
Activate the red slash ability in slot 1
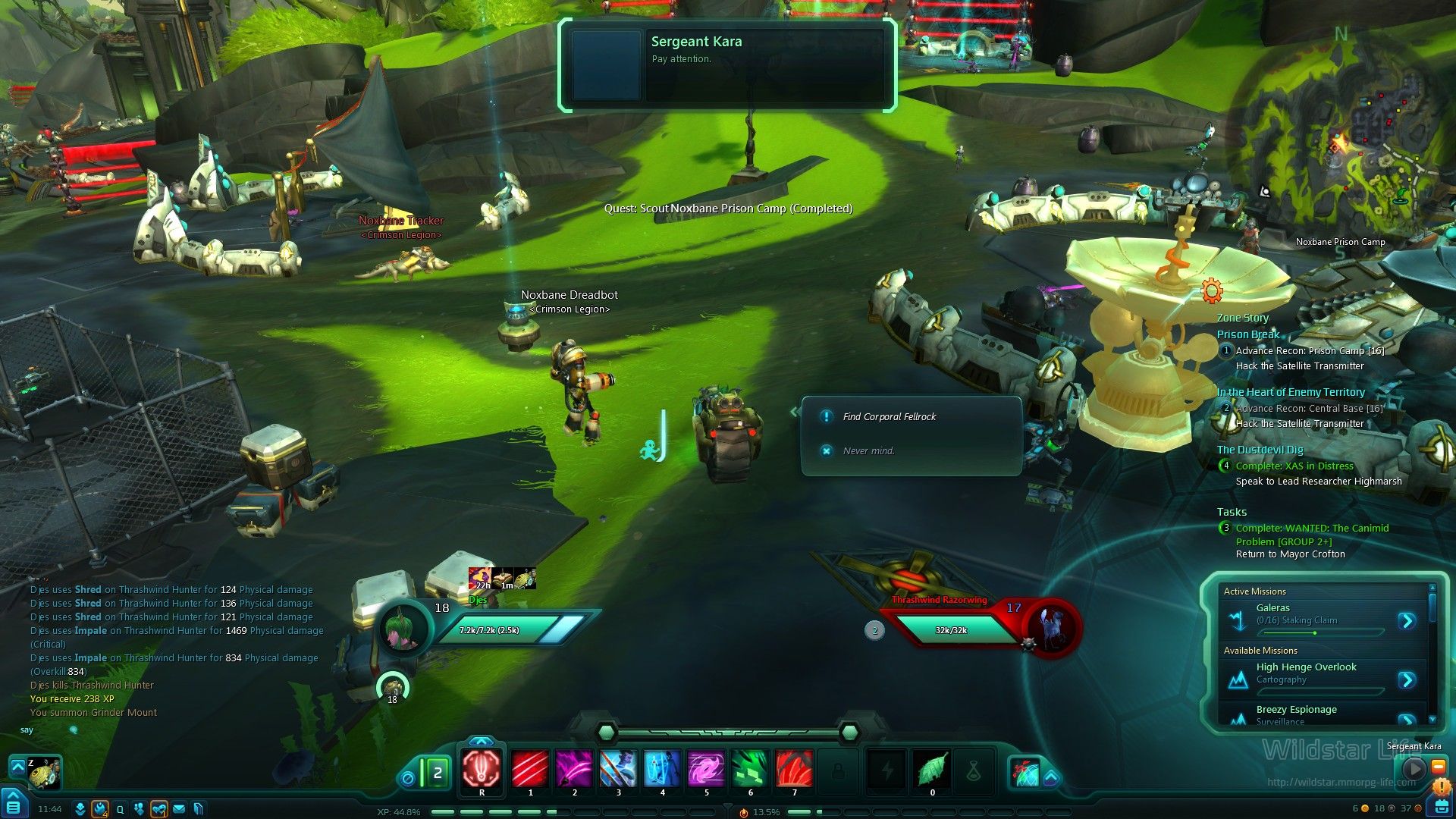[x=530, y=769]
